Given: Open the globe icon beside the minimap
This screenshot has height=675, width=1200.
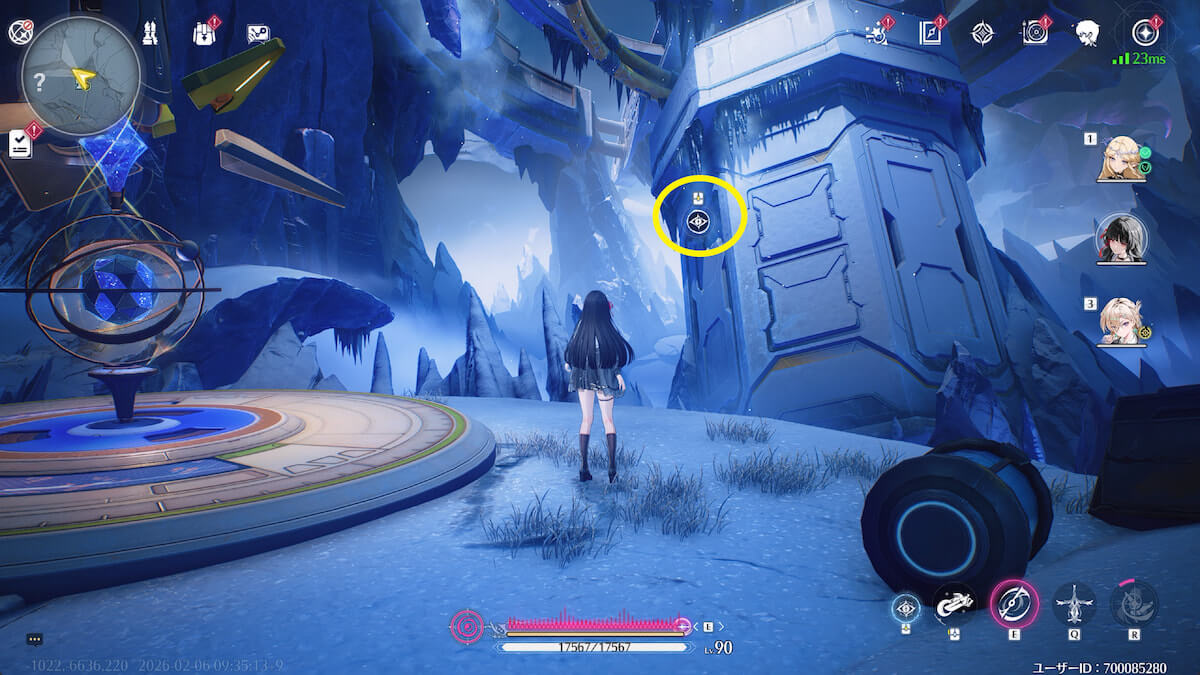Looking at the screenshot, I should click(20, 33).
